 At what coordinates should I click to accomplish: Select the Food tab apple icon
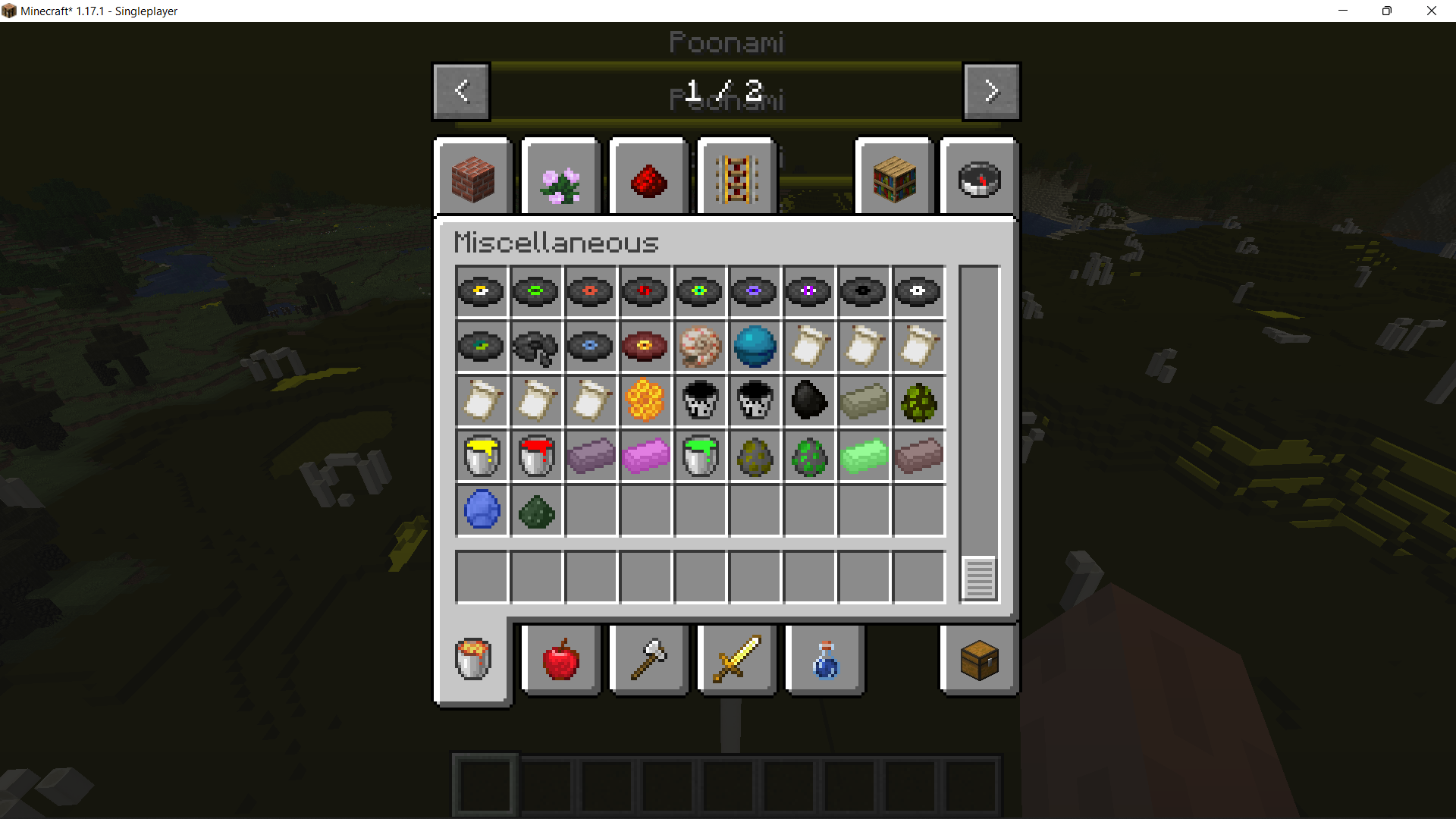click(560, 660)
